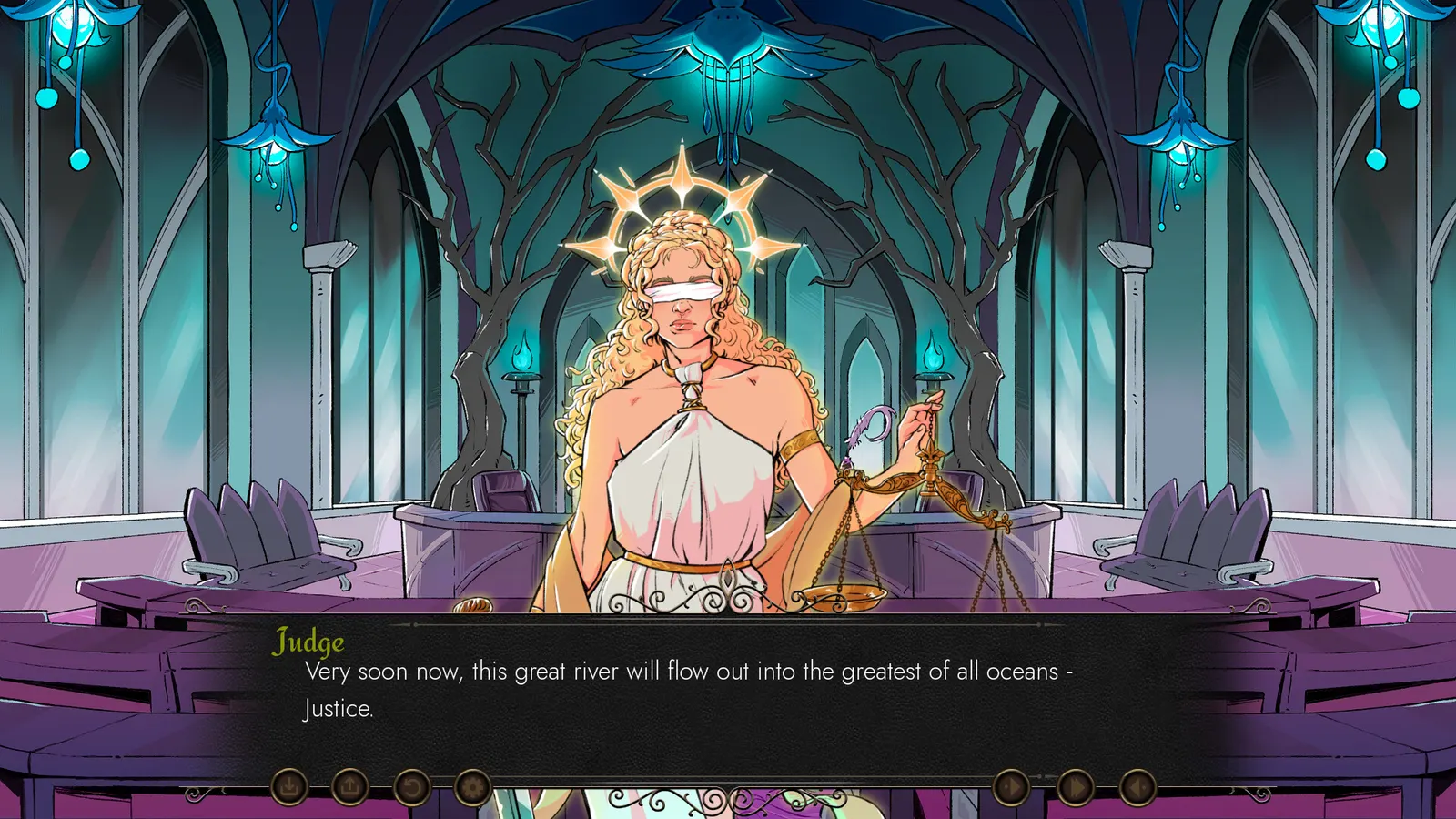The width and height of the screenshot is (1456, 819).
Task: Click the Judge speaker name label
Action: coord(308,643)
